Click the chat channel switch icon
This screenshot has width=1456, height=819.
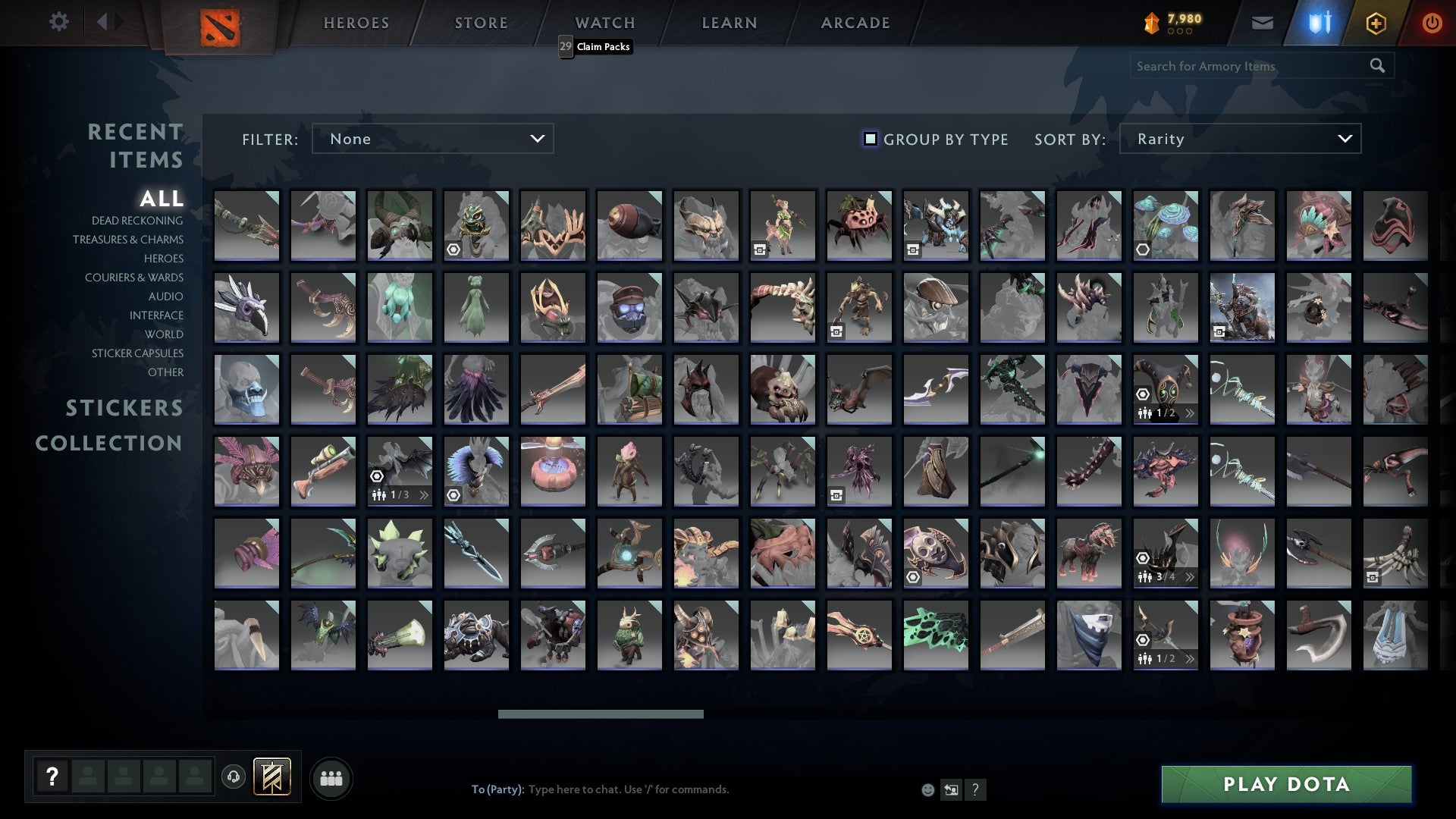pos(951,789)
